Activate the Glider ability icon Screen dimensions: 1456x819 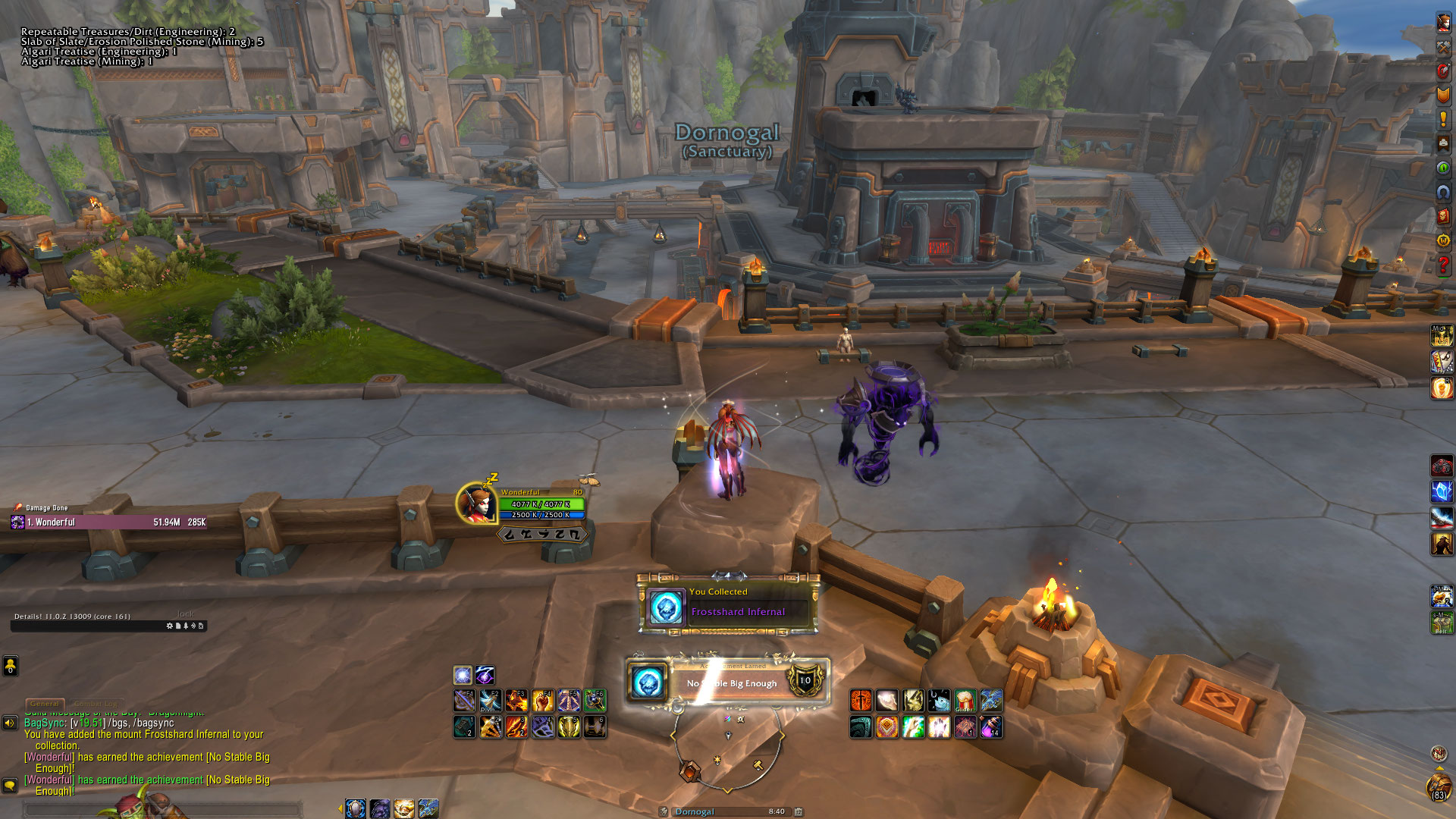pos(965,699)
